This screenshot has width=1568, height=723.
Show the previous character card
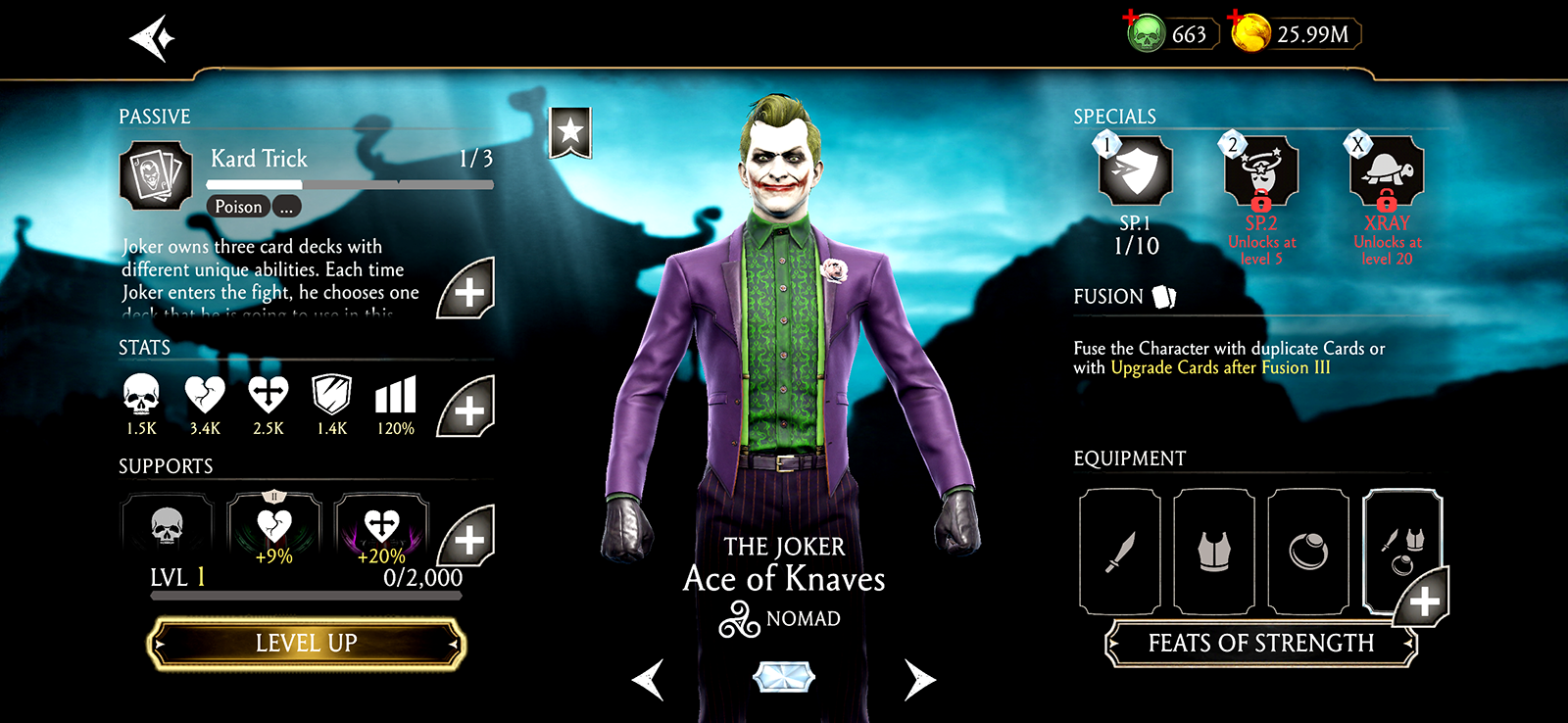tap(649, 679)
